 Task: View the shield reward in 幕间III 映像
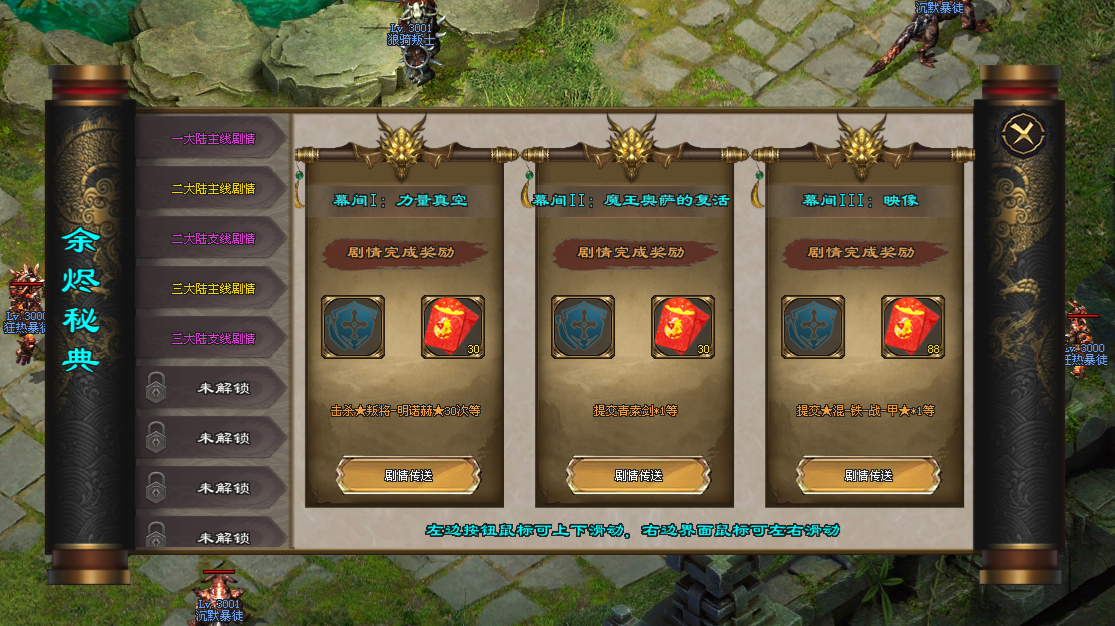coord(813,327)
